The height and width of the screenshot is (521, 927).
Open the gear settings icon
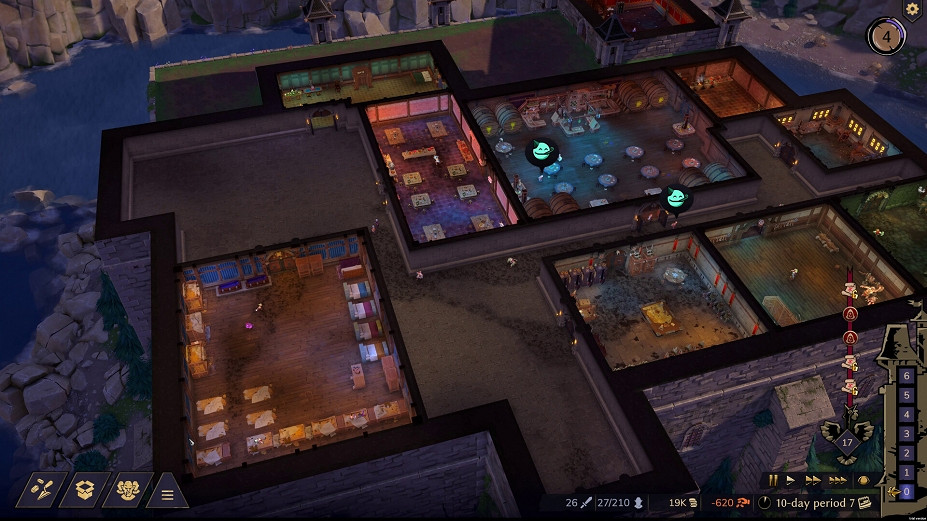912,8
